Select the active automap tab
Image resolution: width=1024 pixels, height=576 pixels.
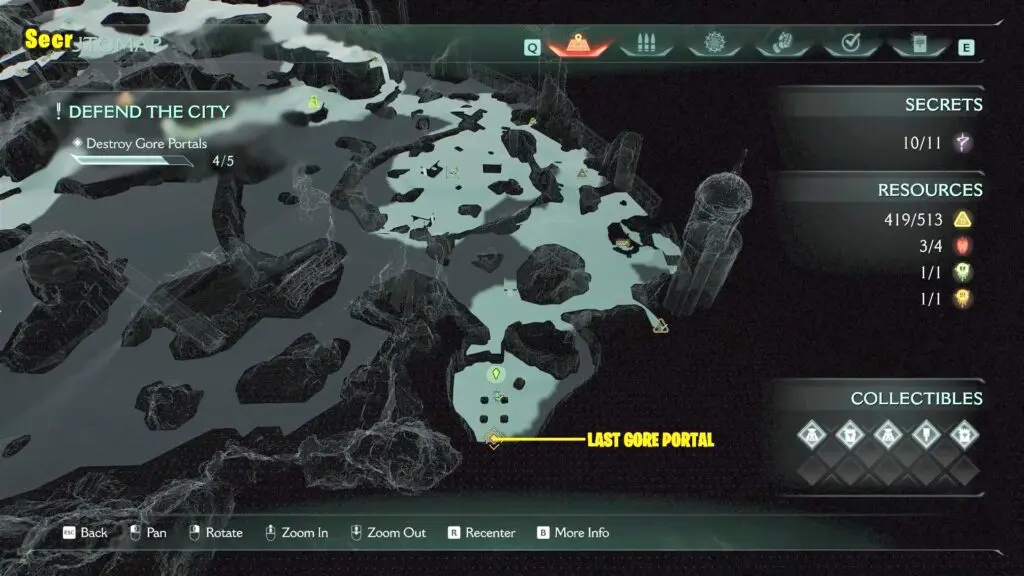(577, 45)
